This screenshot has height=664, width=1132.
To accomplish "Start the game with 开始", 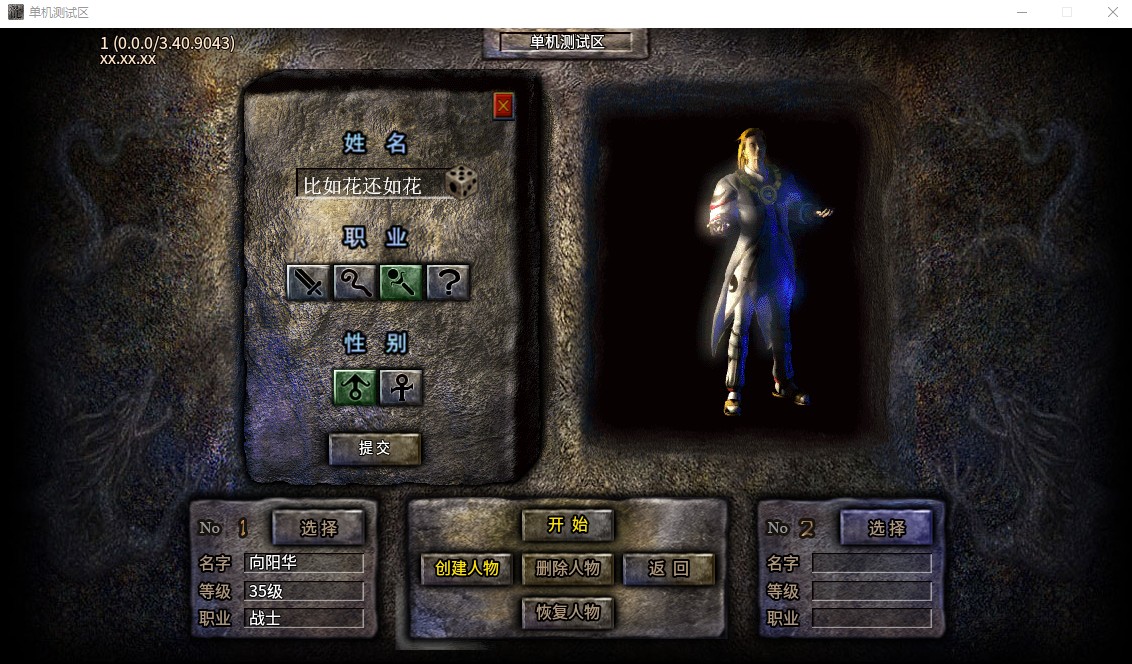I will point(567,525).
